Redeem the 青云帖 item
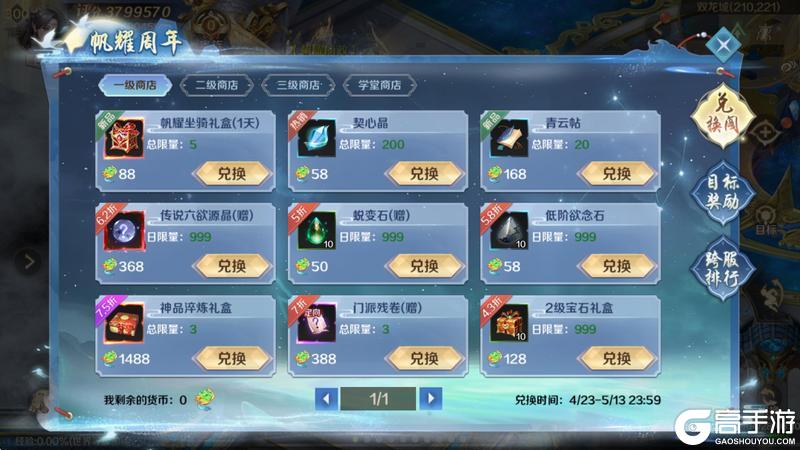This screenshot has height=450, width=800. (616, 174)
